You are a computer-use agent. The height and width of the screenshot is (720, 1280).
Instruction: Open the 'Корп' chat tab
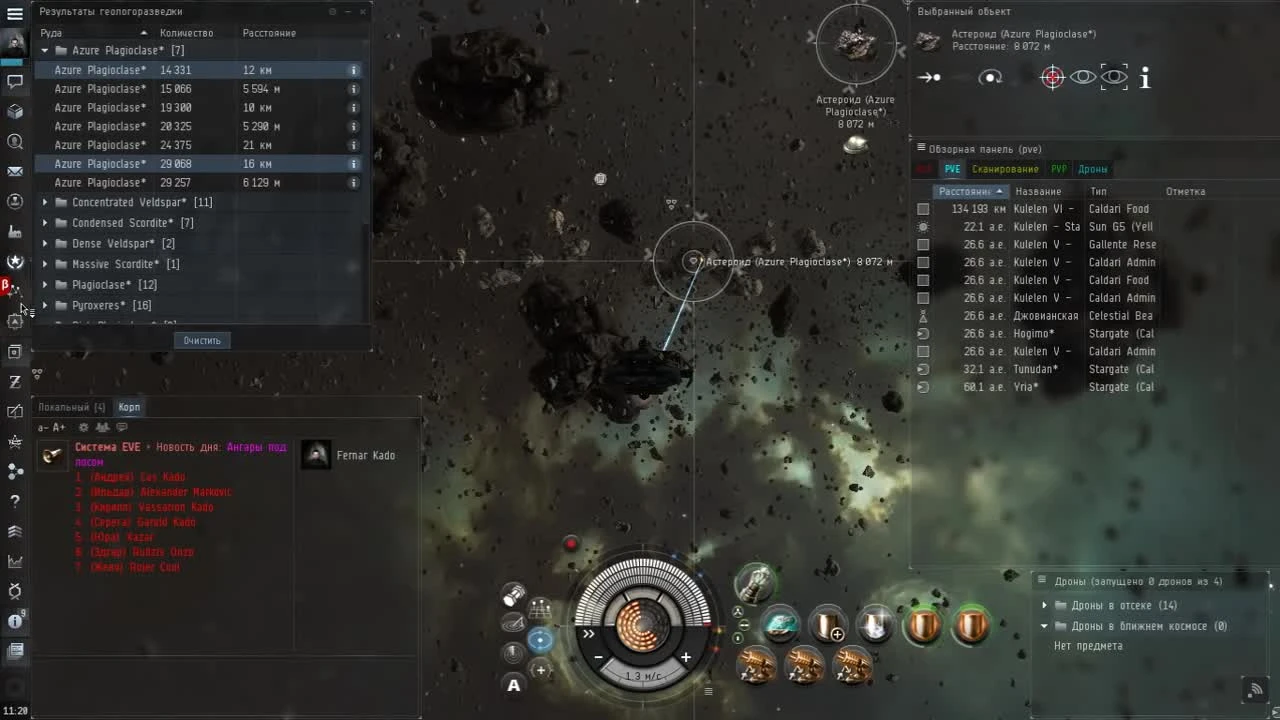128,407
